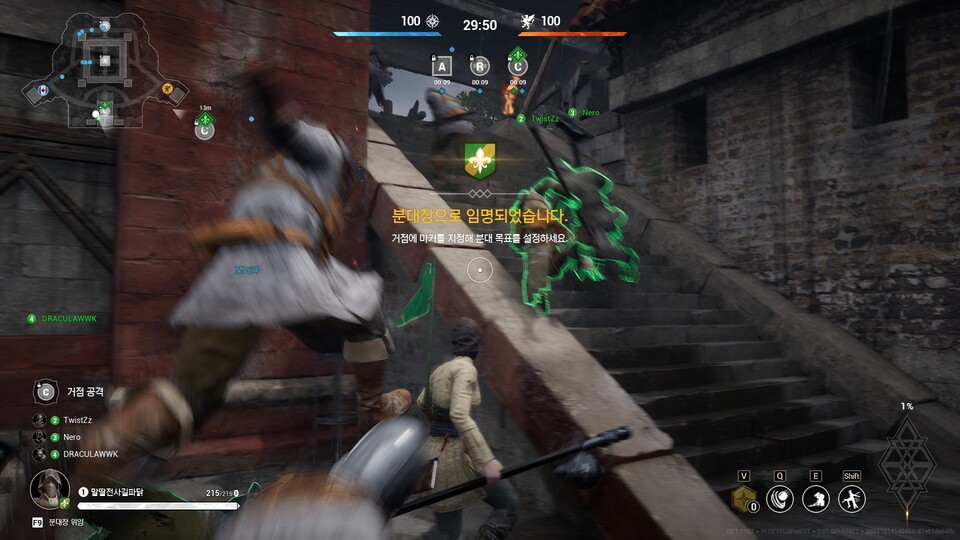
Task: Click your hooded character portrait
Action: 46,489
